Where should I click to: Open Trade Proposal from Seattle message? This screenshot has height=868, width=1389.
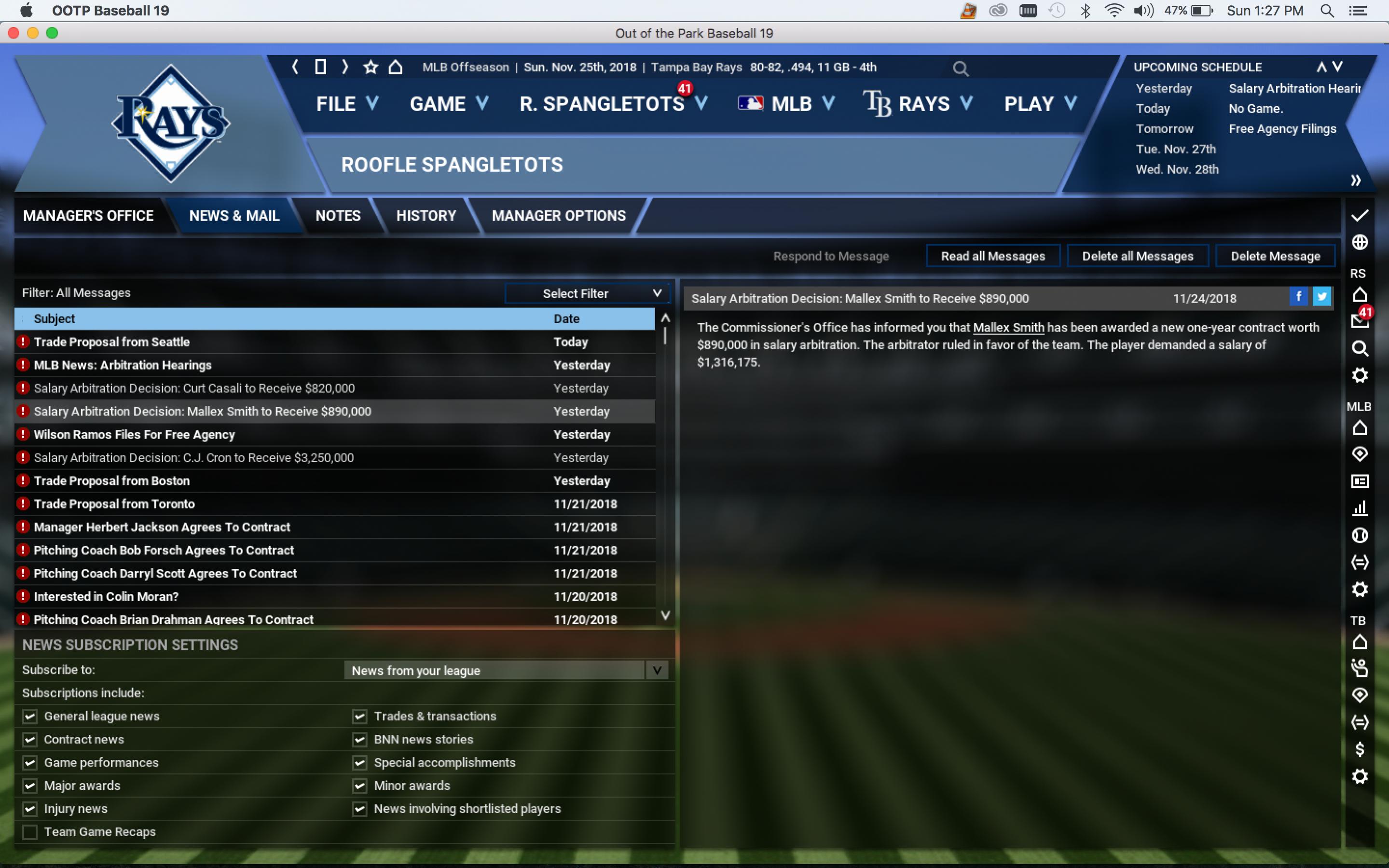[x=112, y=342]
